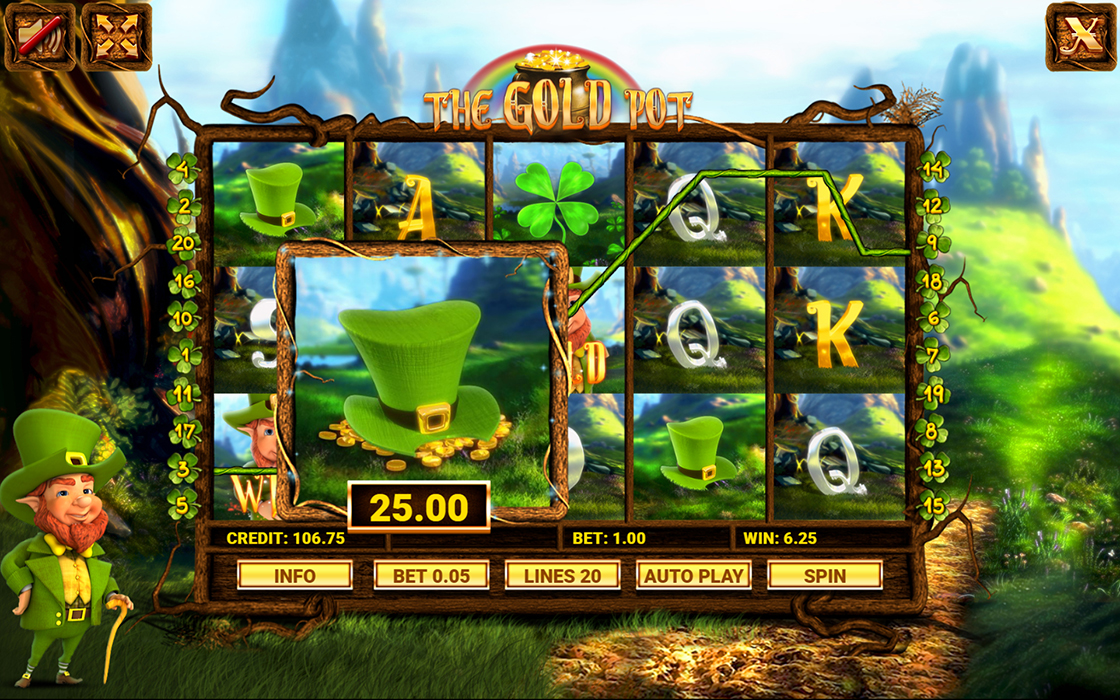Toggle the muted sound speaker icon
The height and width of the screenshot is (700, 1120).
point(39,35)
